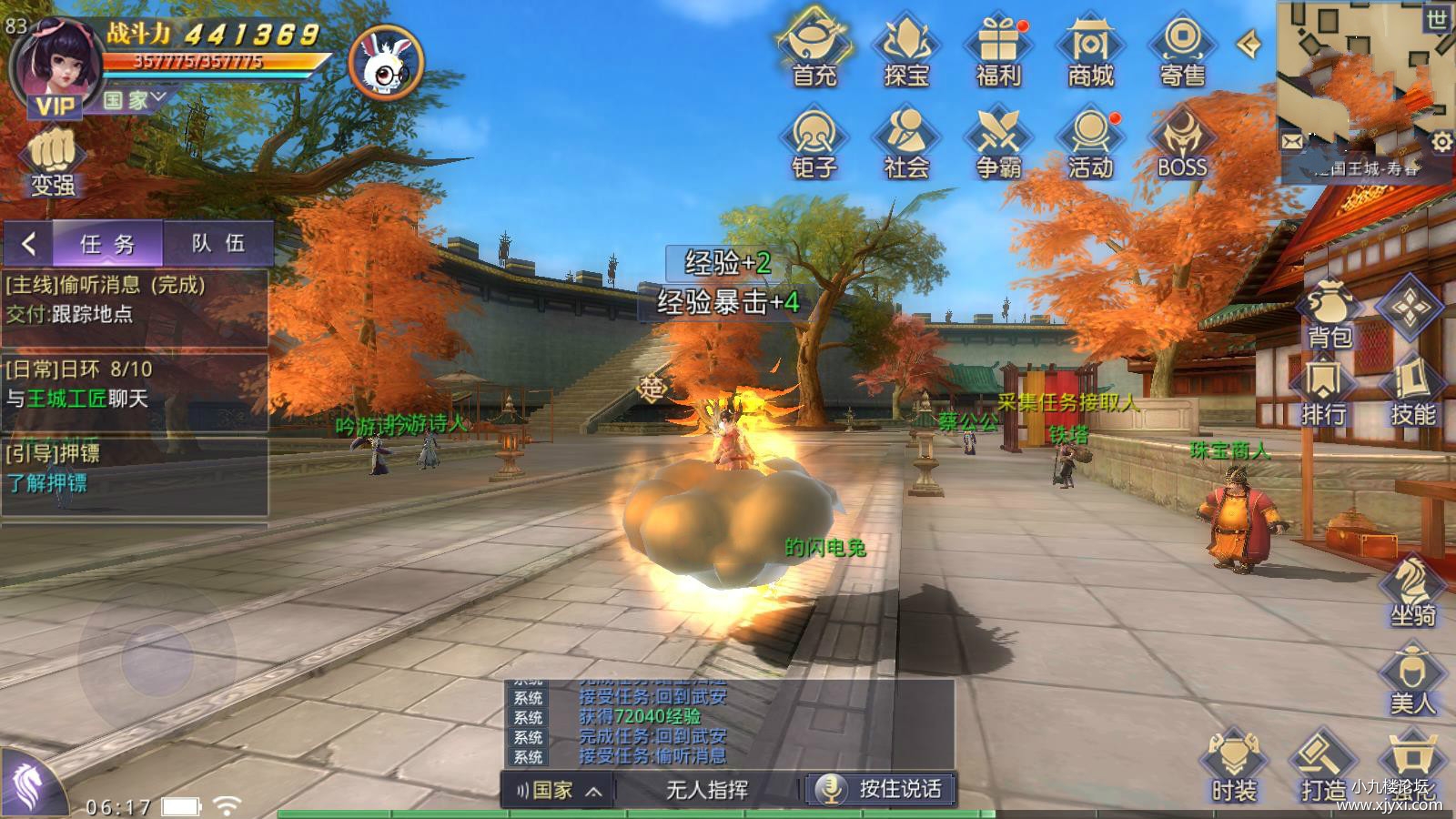Image resolution: width=1456 pixels, height=819 pixels.
Task: Open the 背包 backpack
Action: tap(1330, 314)
